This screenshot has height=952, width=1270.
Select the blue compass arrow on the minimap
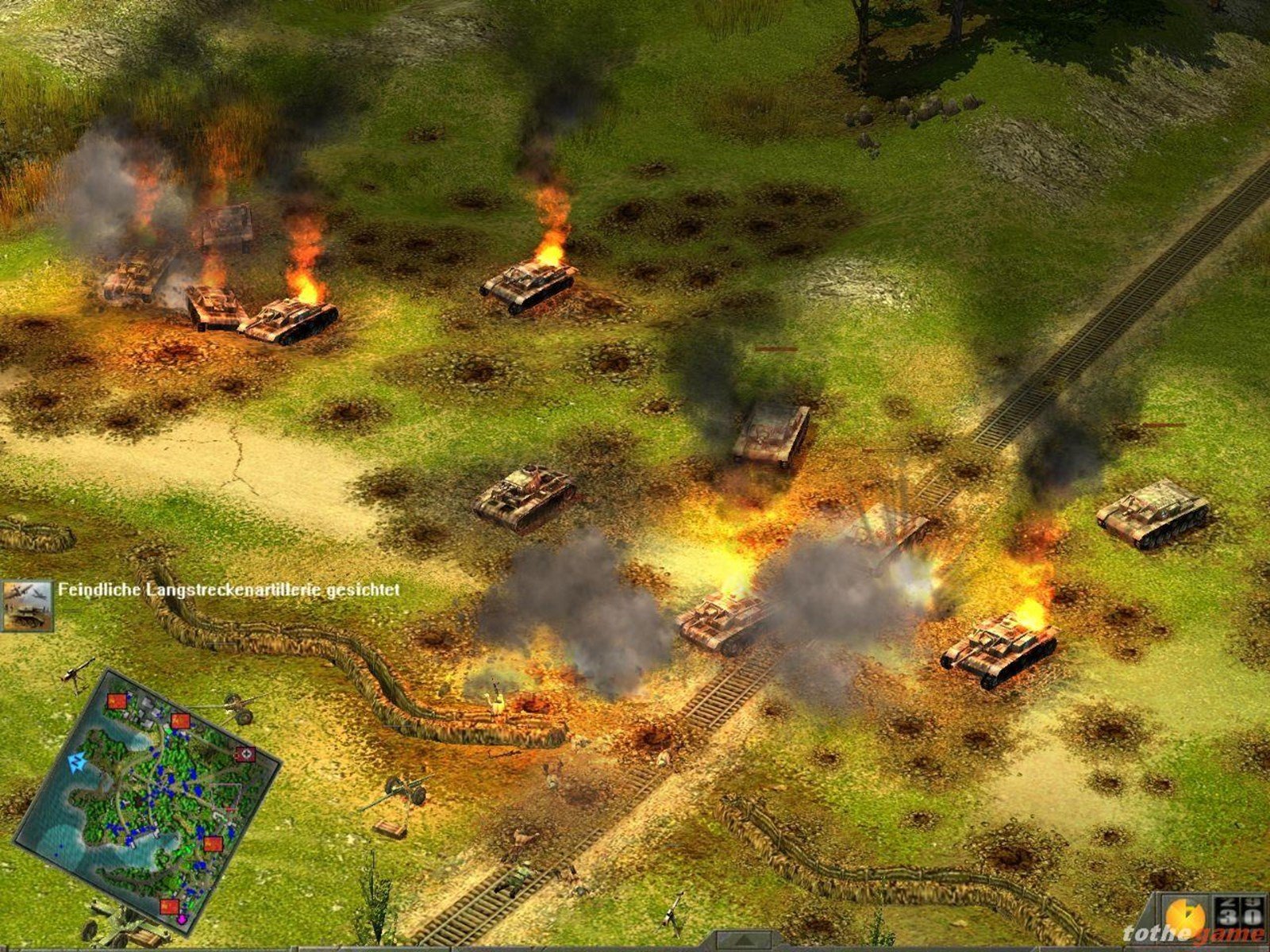[76, 760]
